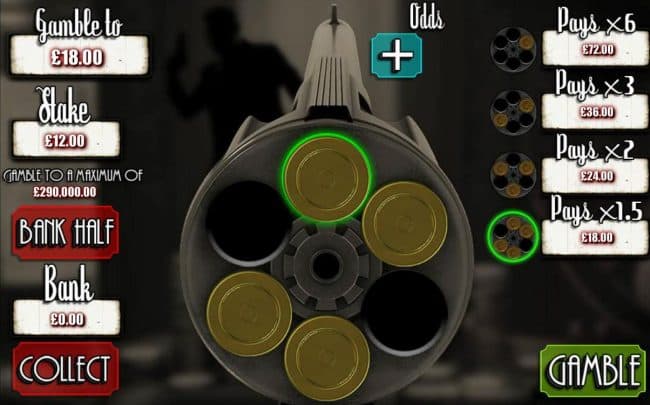
Task: Pick the Pays x2 chamber icon
Action: click(x=514, y=173)
